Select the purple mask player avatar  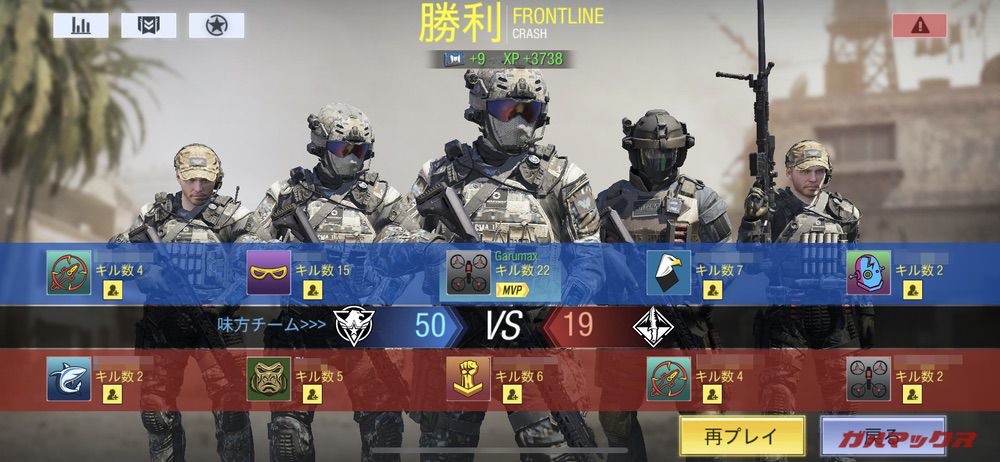(269, 273)
